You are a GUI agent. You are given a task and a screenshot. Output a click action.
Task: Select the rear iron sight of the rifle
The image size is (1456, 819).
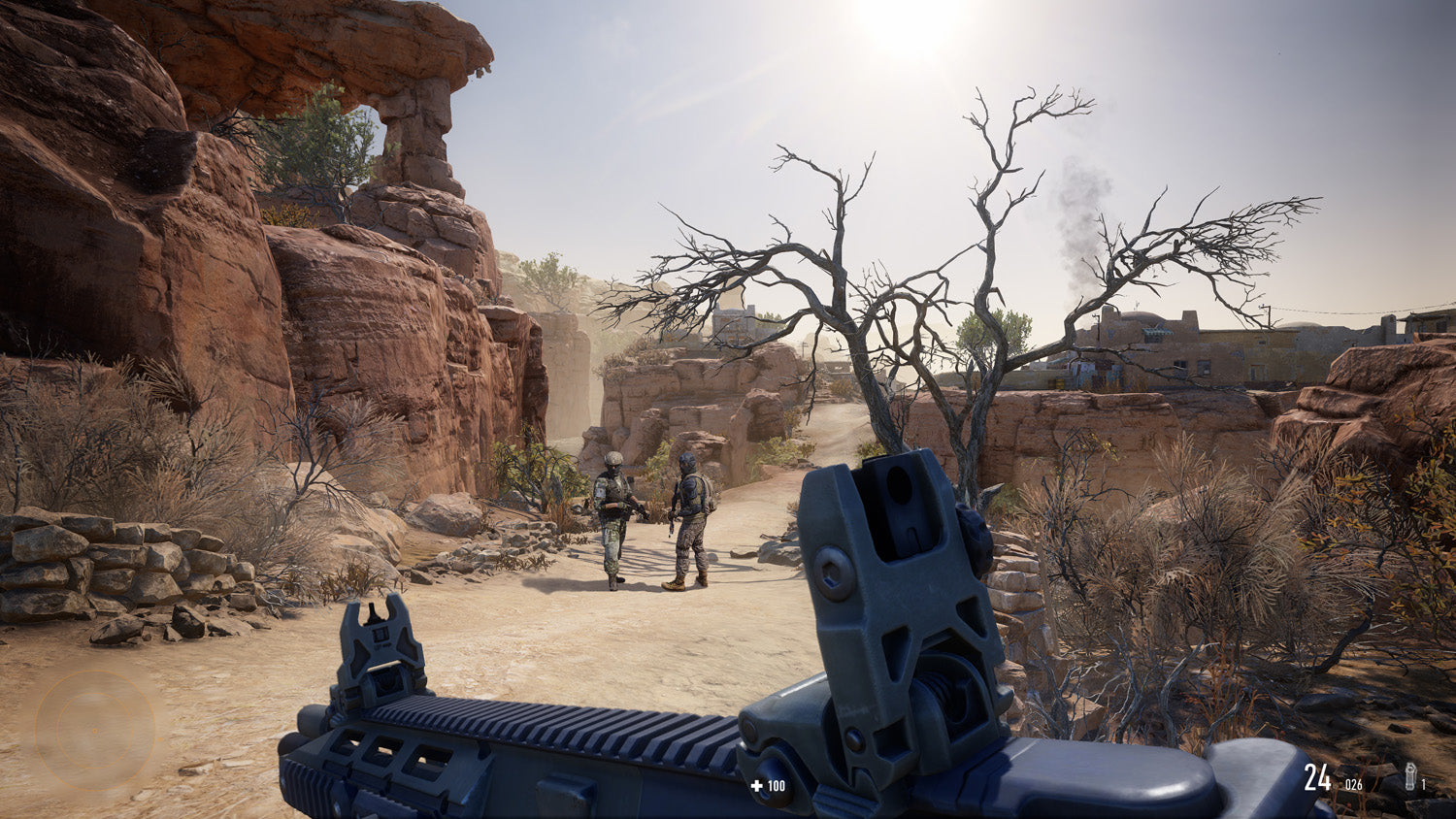coord(893,553)
